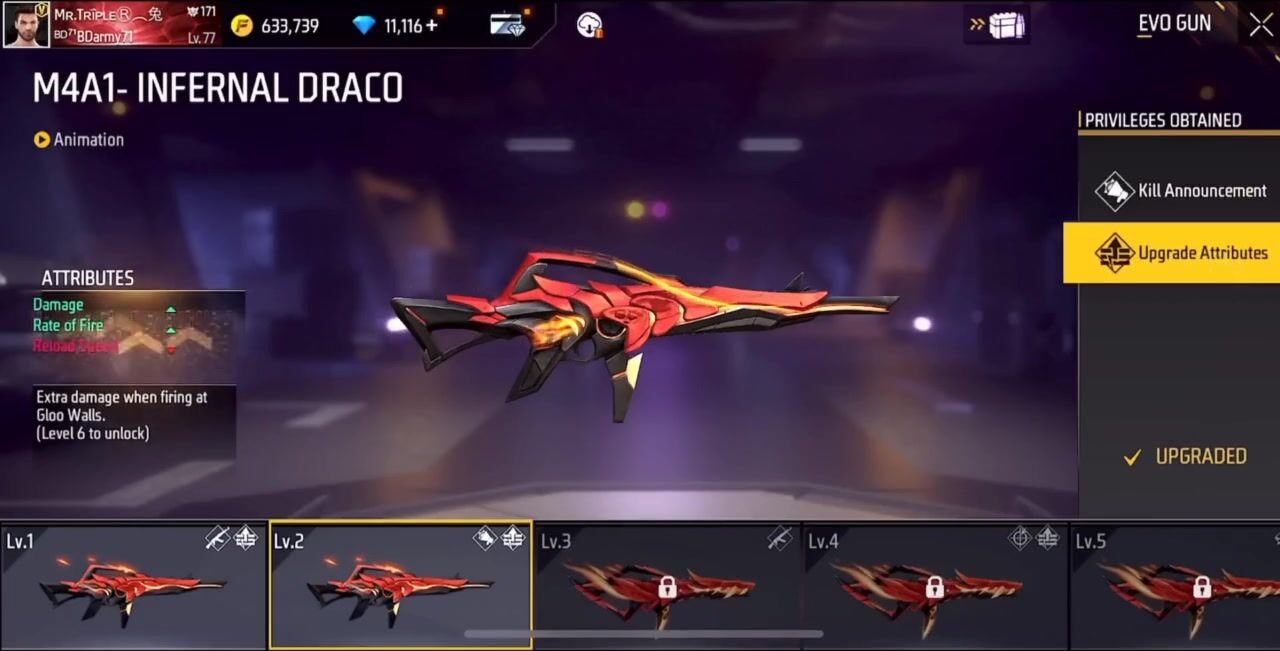Select the Kill Announcement privilege
Image resolution: width=1280 pixels, height=651 pixels.
click(1180, 191)
